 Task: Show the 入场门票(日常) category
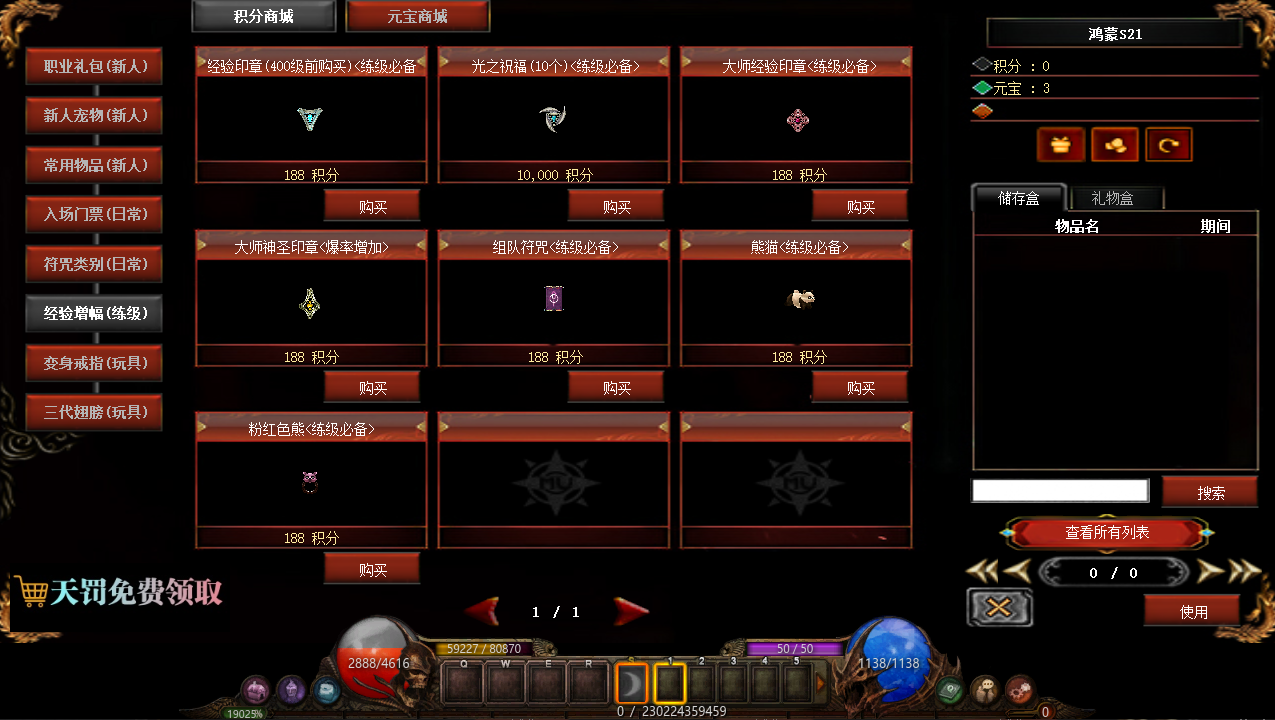tap(95, 215)
